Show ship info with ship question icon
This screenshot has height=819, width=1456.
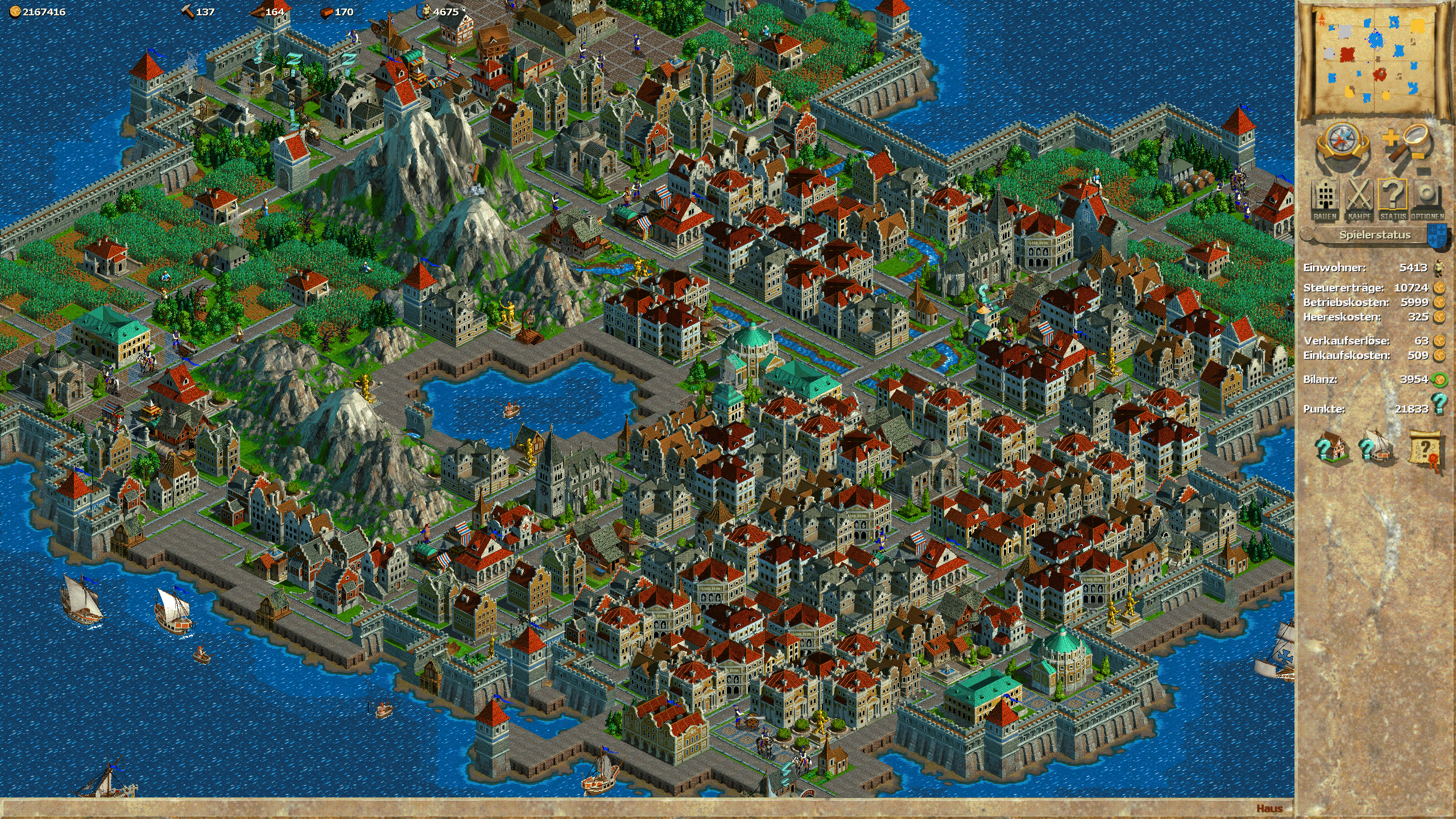point(1376,448)
